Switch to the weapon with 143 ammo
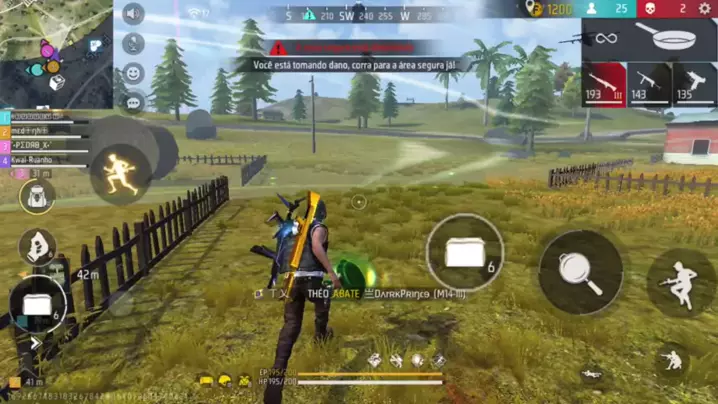 (x=649, y=84)
